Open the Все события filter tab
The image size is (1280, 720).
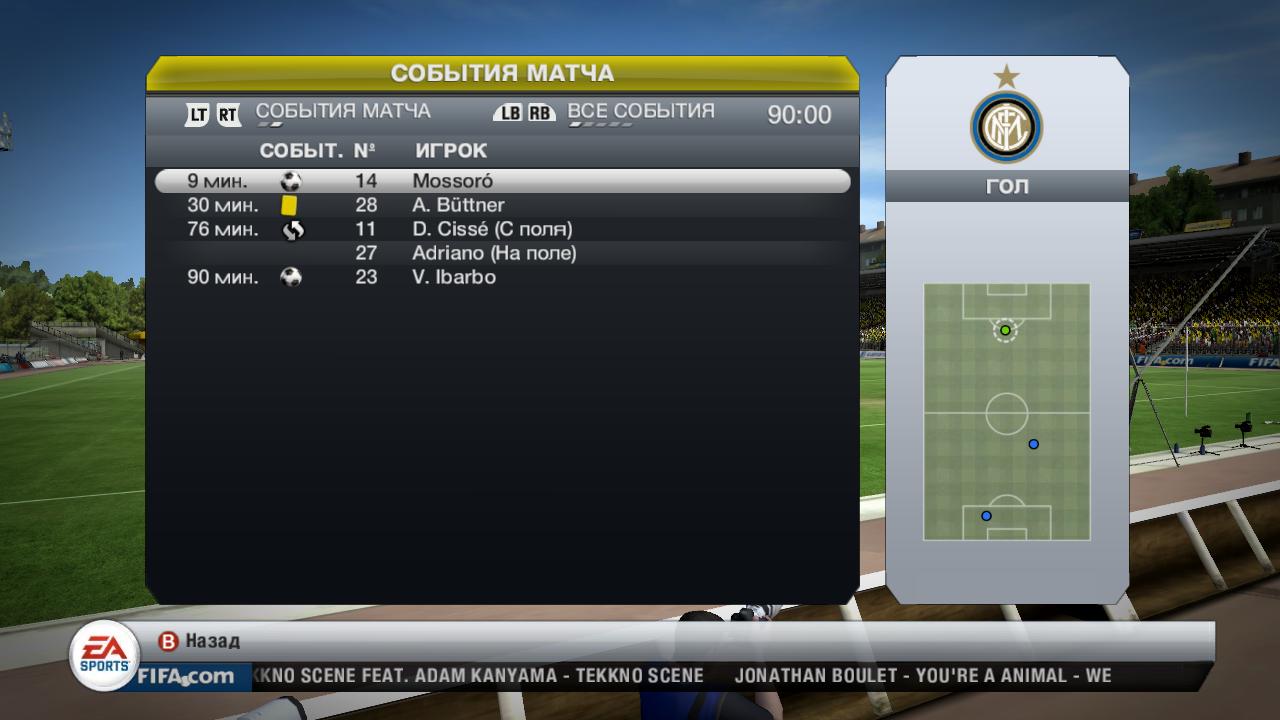coord(640,112)
